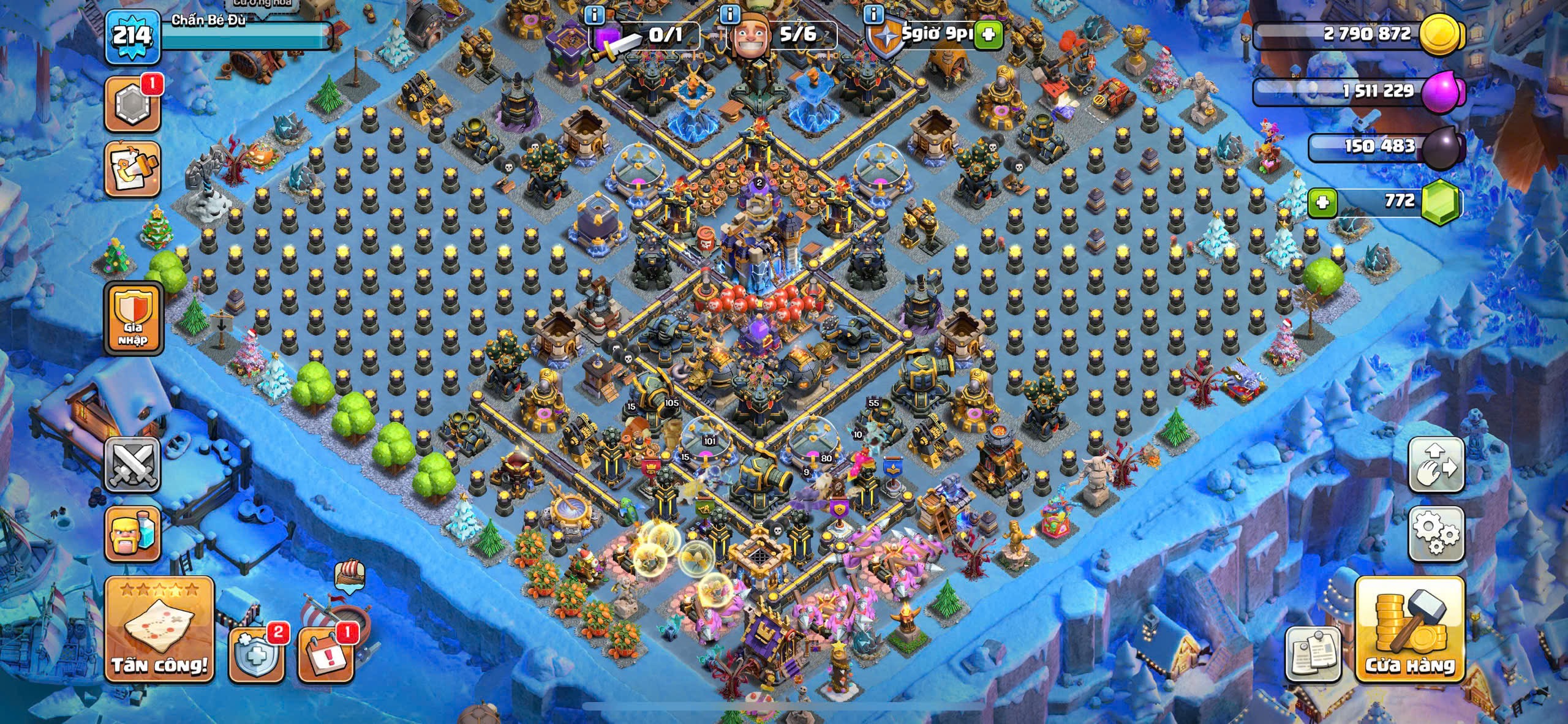Screen dimensions: 1568x724
Task: Open the Cửa Hàng shop
Action: tap(1410, 630)
